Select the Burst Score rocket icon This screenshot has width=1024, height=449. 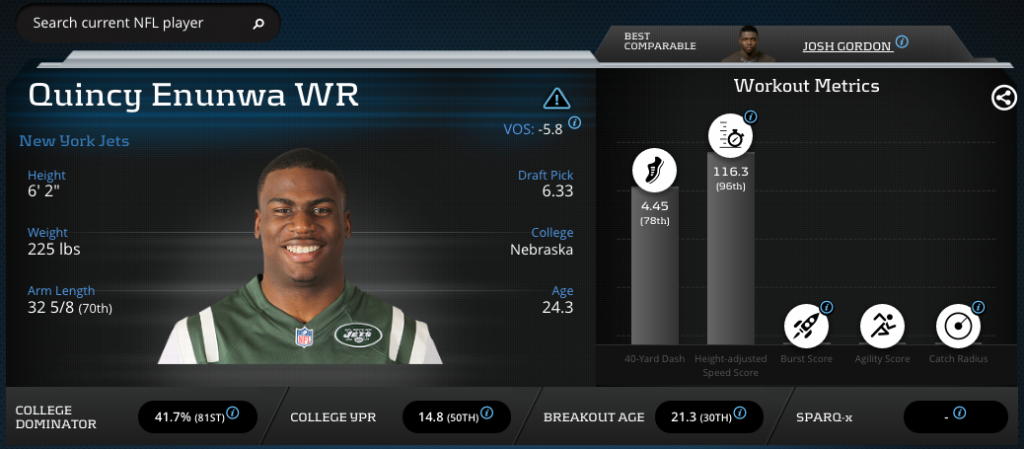805,324
